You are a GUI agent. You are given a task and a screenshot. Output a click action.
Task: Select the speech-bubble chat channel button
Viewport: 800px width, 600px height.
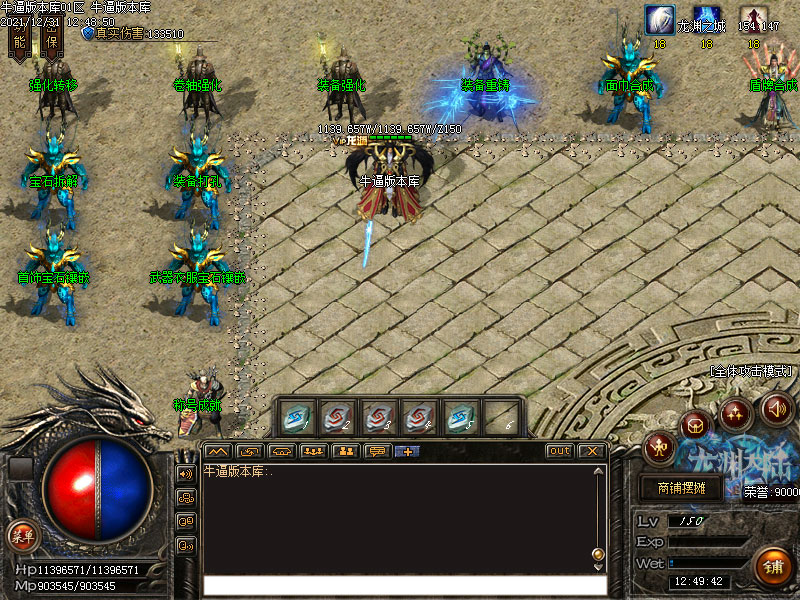coord(377,451)
